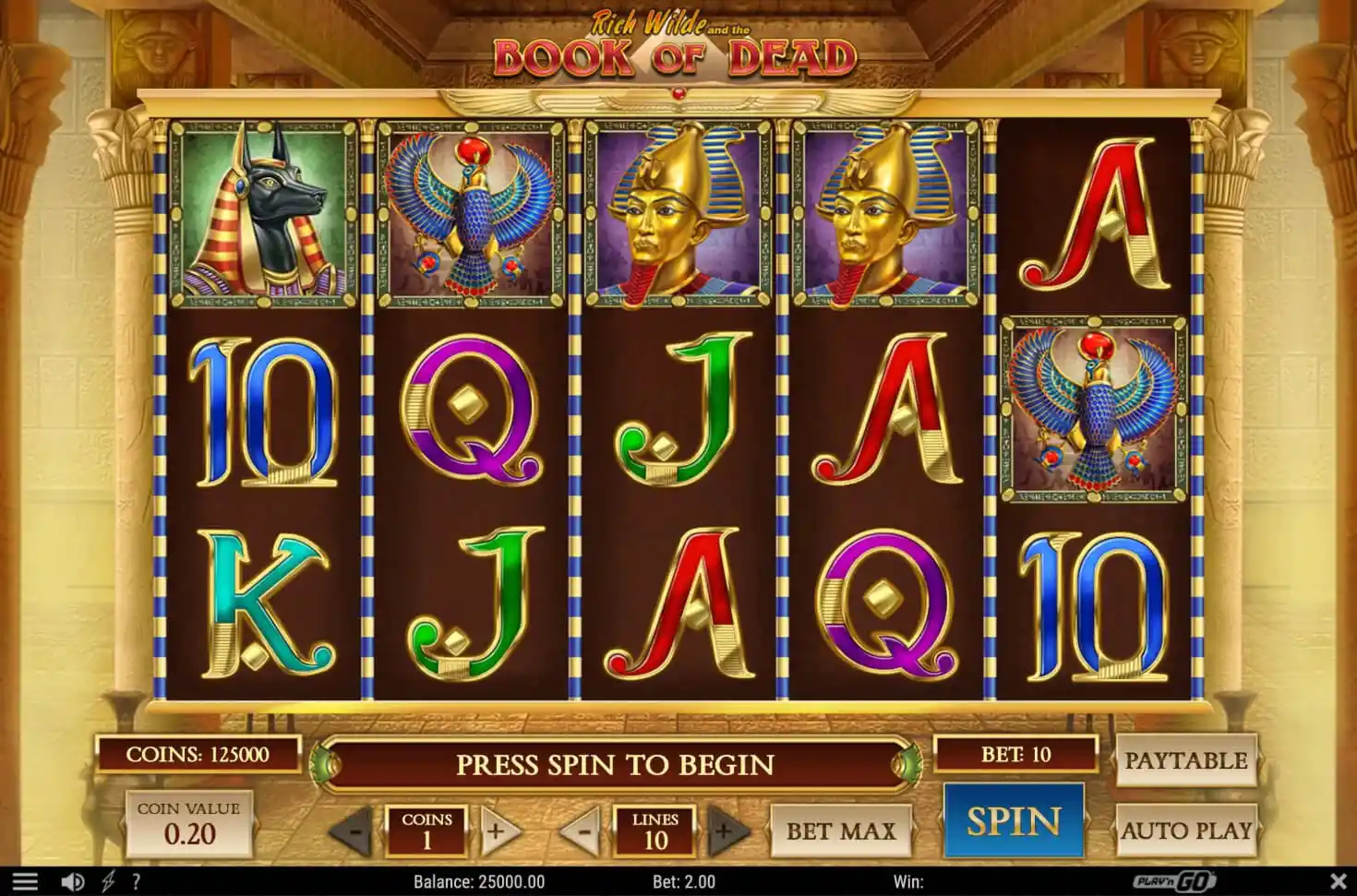Image resolution: width=1357 pixels, height=896 pixels.
Task: Open the Paytable
Action: click(x=1188, y=760)
